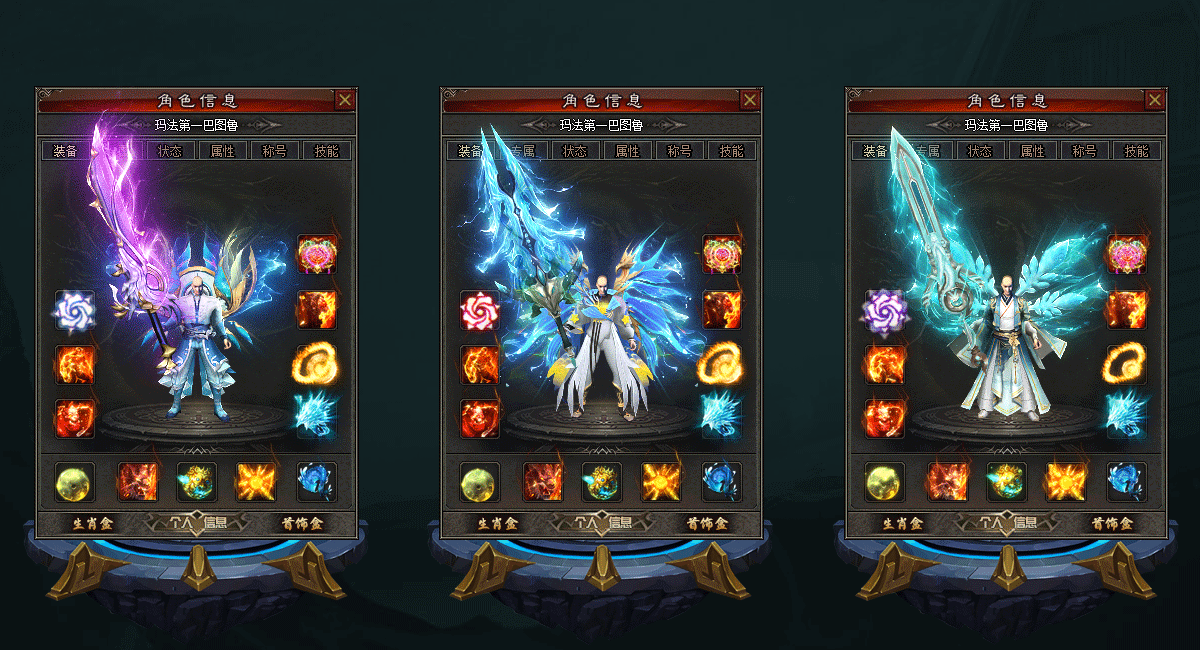The image size is (1200, 650).
Task: Switch to 属性 tab in the blue-spear panel
Action: coord(627,151)
